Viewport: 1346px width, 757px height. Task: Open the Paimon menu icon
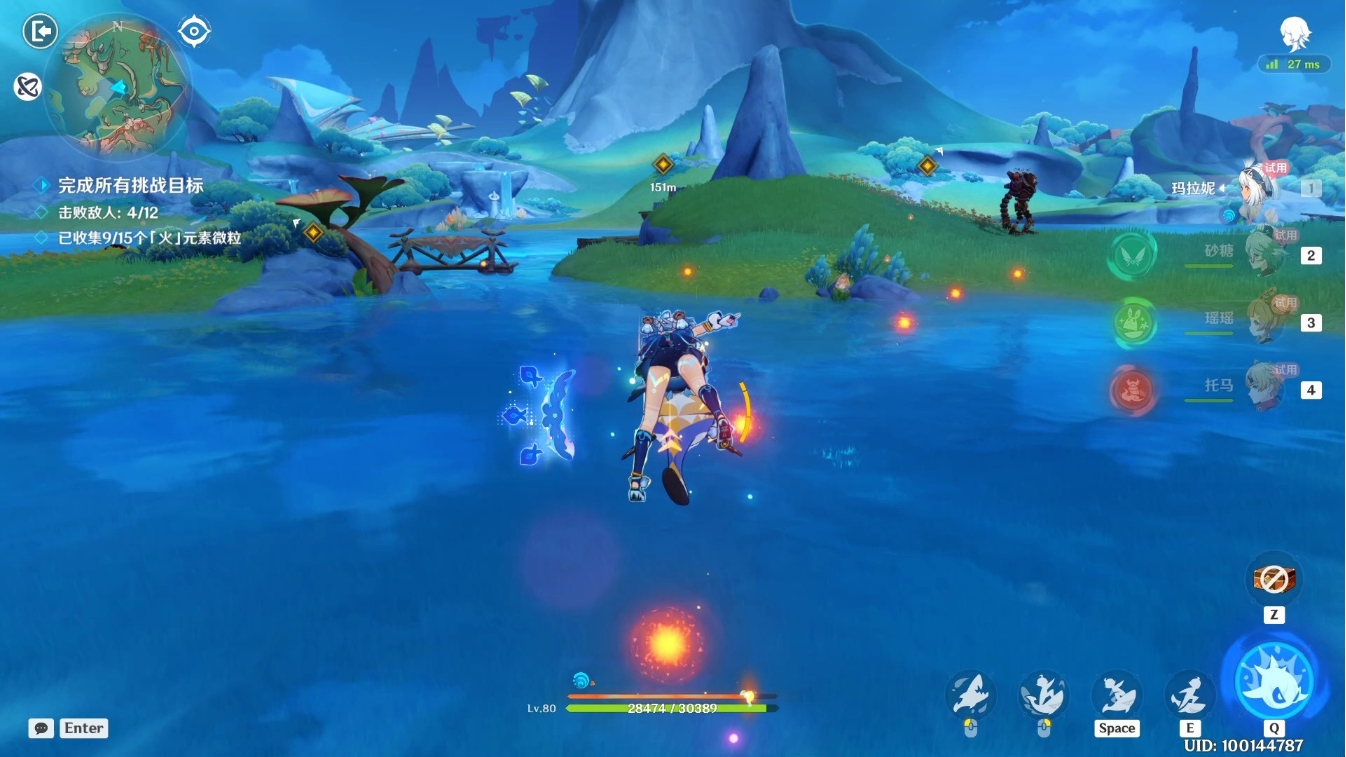pos(1296,35)
